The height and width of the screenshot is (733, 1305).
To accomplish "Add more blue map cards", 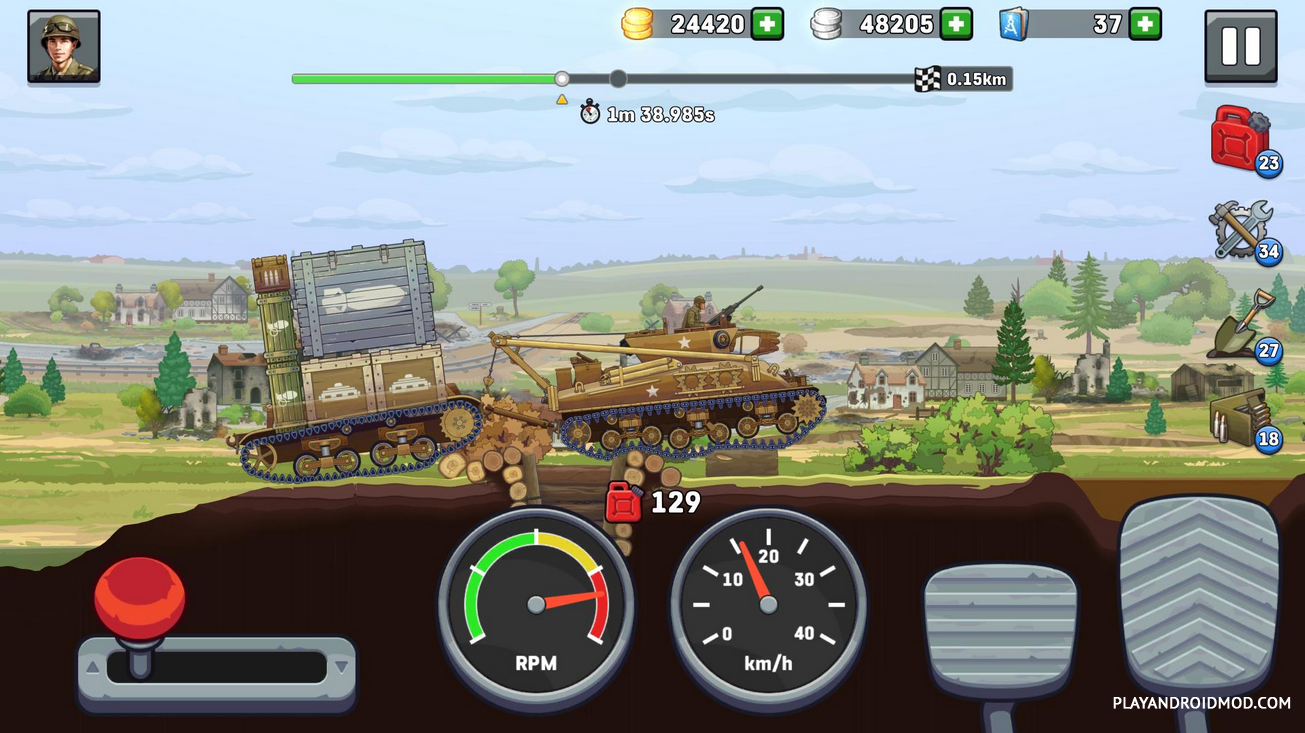I will pos(1145,24).
